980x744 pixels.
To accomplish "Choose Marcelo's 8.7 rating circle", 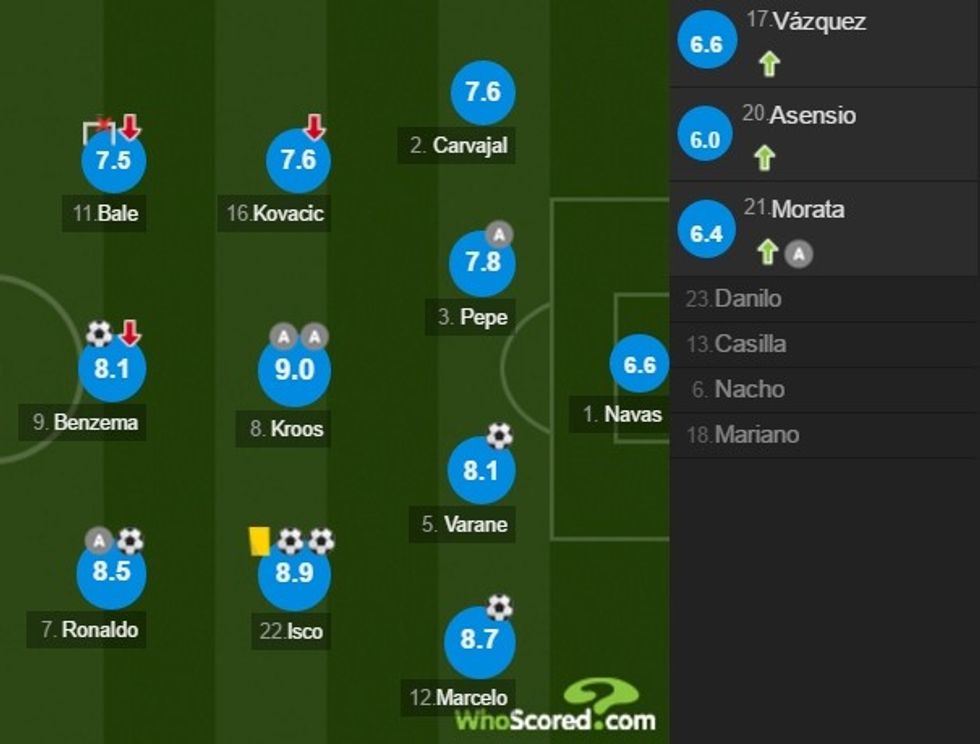I will click(479, 640).
